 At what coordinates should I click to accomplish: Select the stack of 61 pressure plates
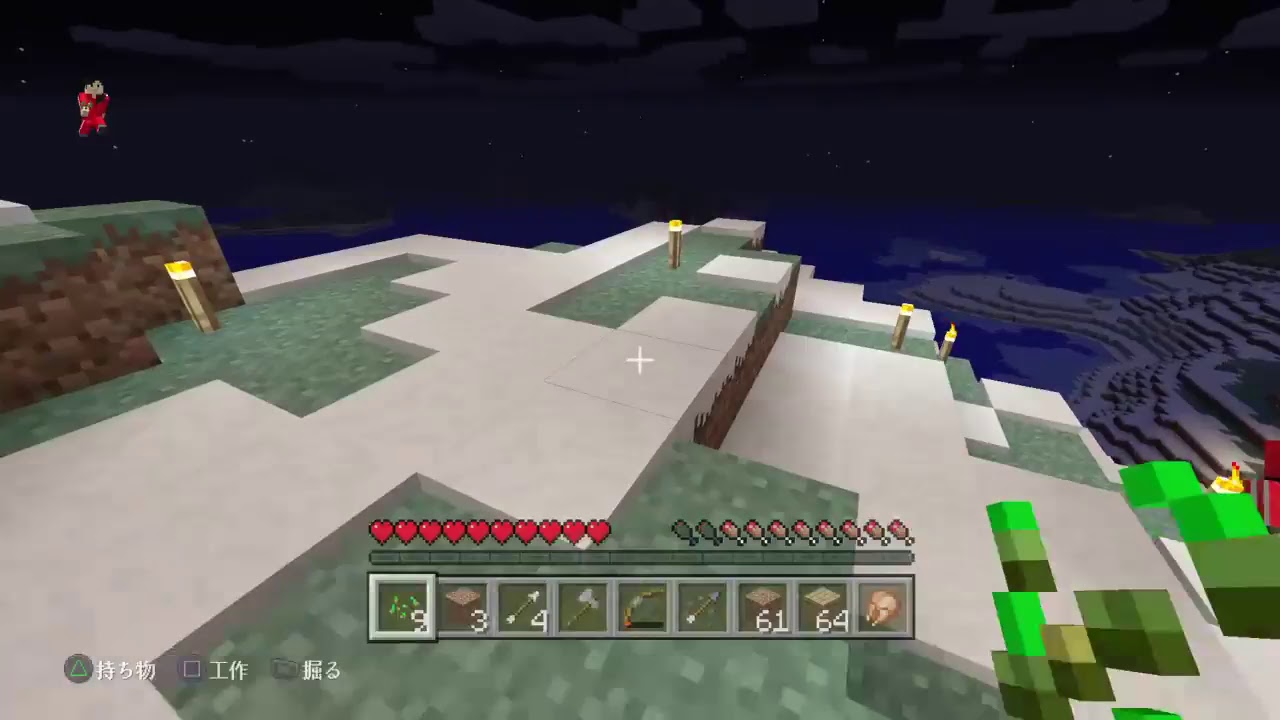[x=762, y=605]
